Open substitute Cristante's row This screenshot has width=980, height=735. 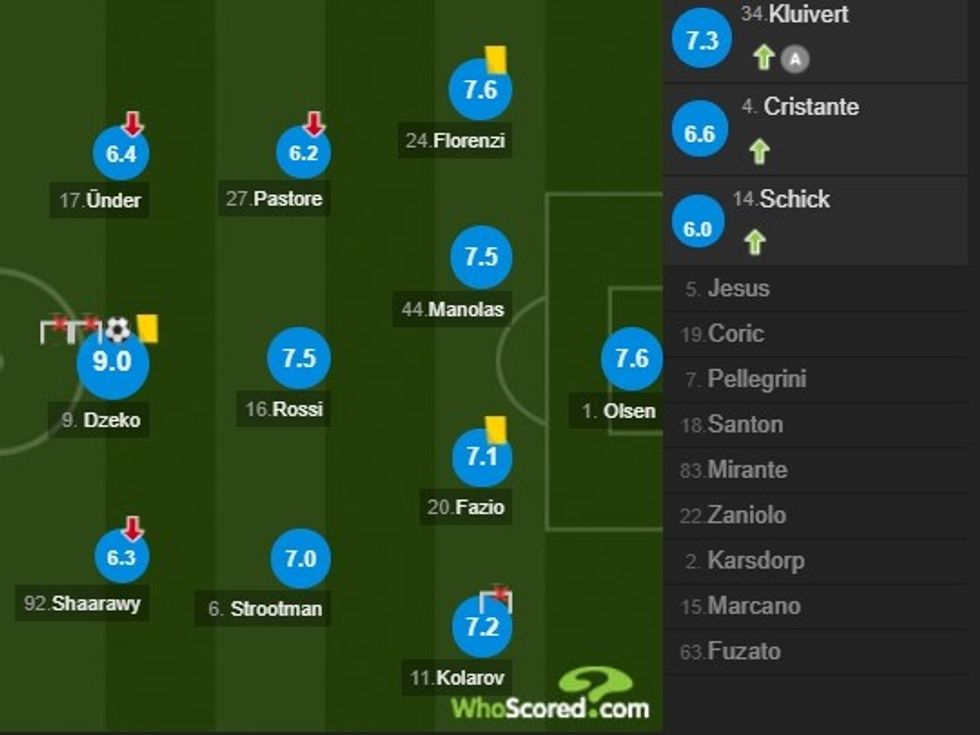click(820, 130)
